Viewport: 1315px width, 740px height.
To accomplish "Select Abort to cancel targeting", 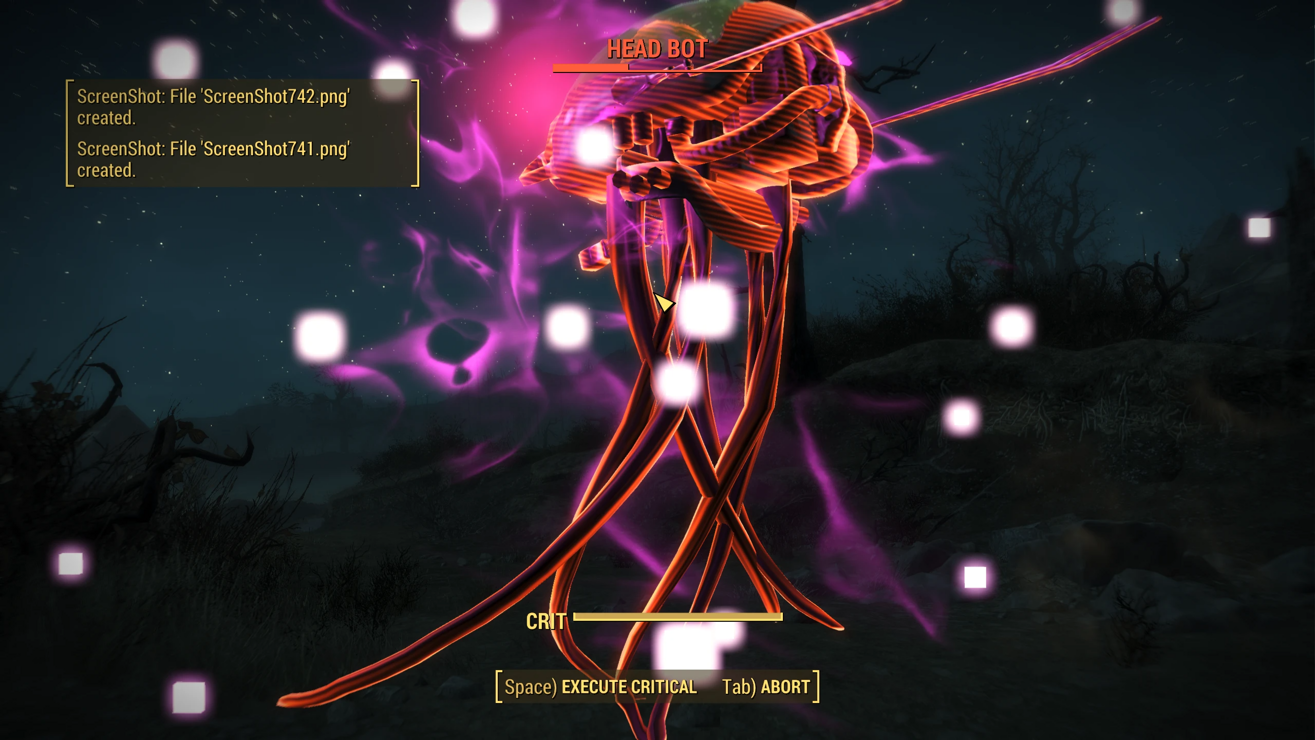I will pos(766,687).
